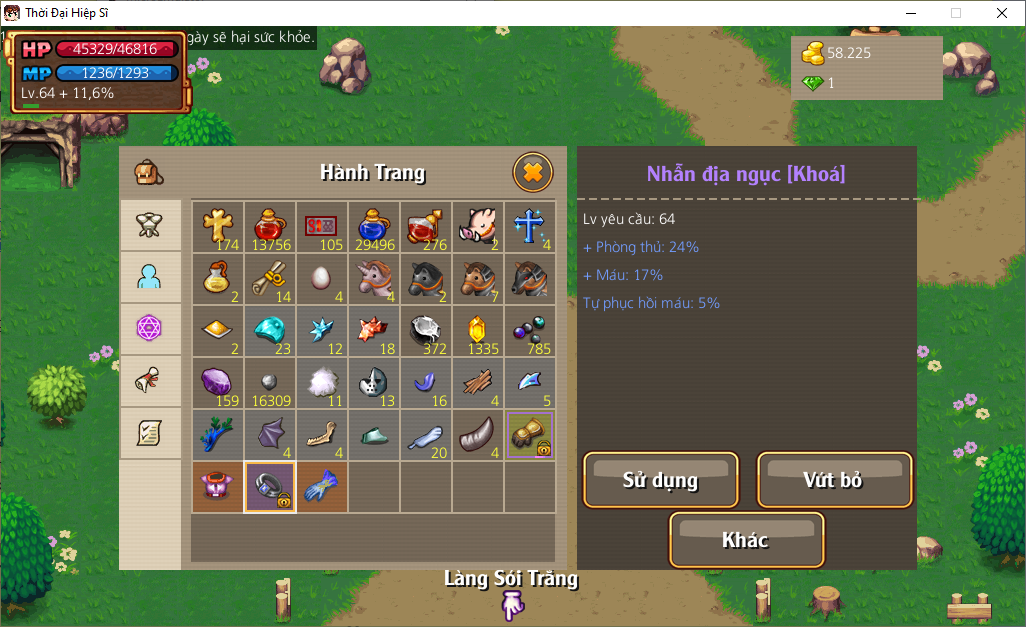Open the red-ribbon scroll tab

(x=150, y=381)
